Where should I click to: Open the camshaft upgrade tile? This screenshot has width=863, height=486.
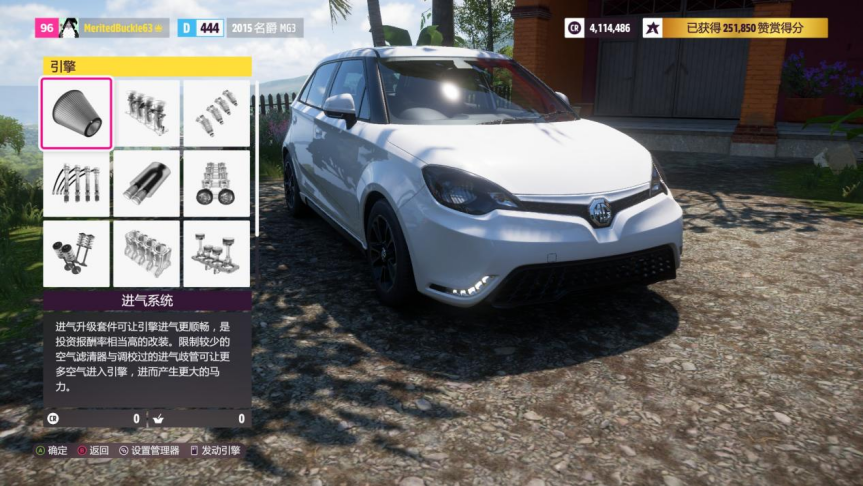216,183
